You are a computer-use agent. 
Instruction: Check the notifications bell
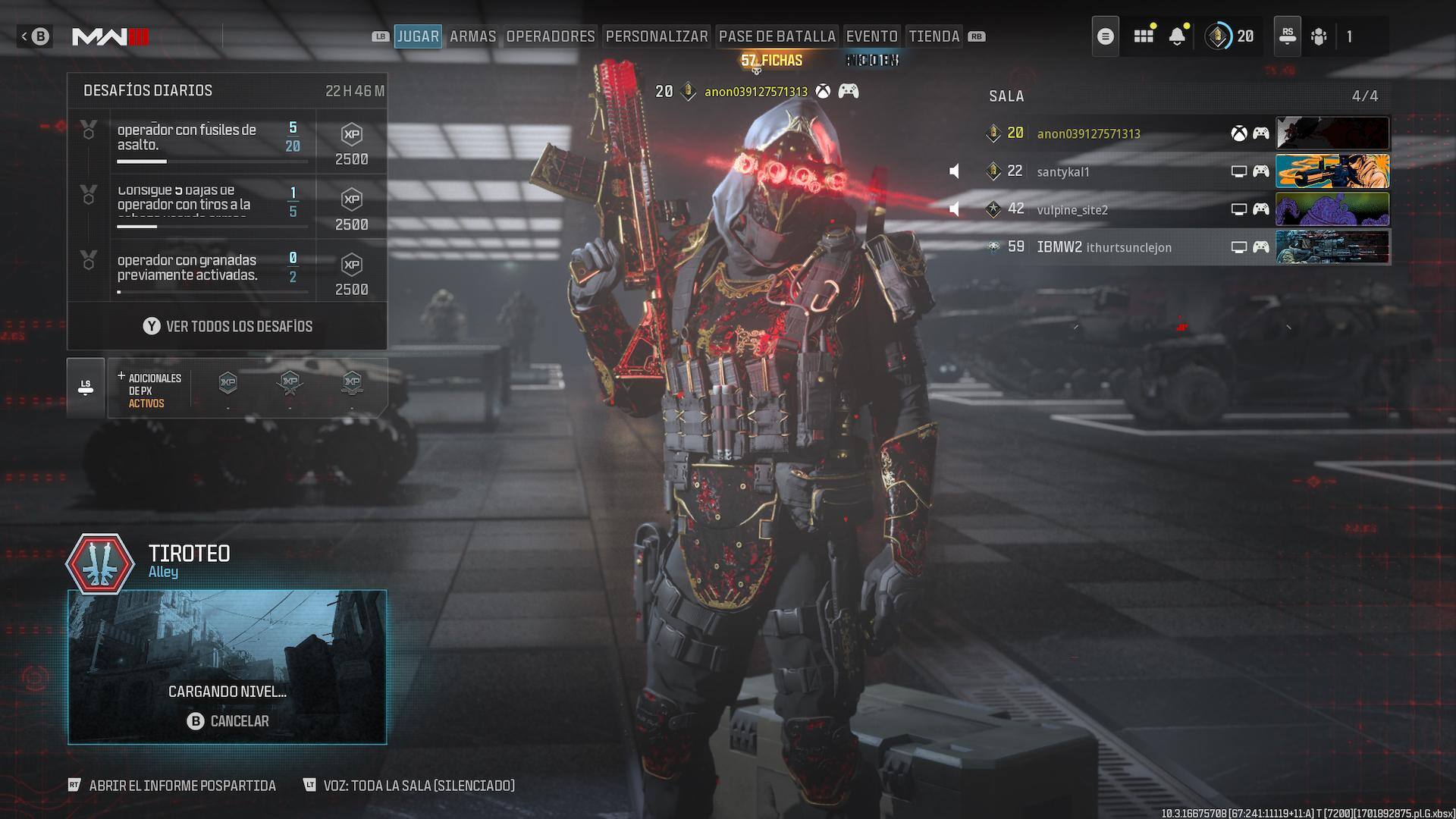pyautogui.click(x=1177, y=36)
